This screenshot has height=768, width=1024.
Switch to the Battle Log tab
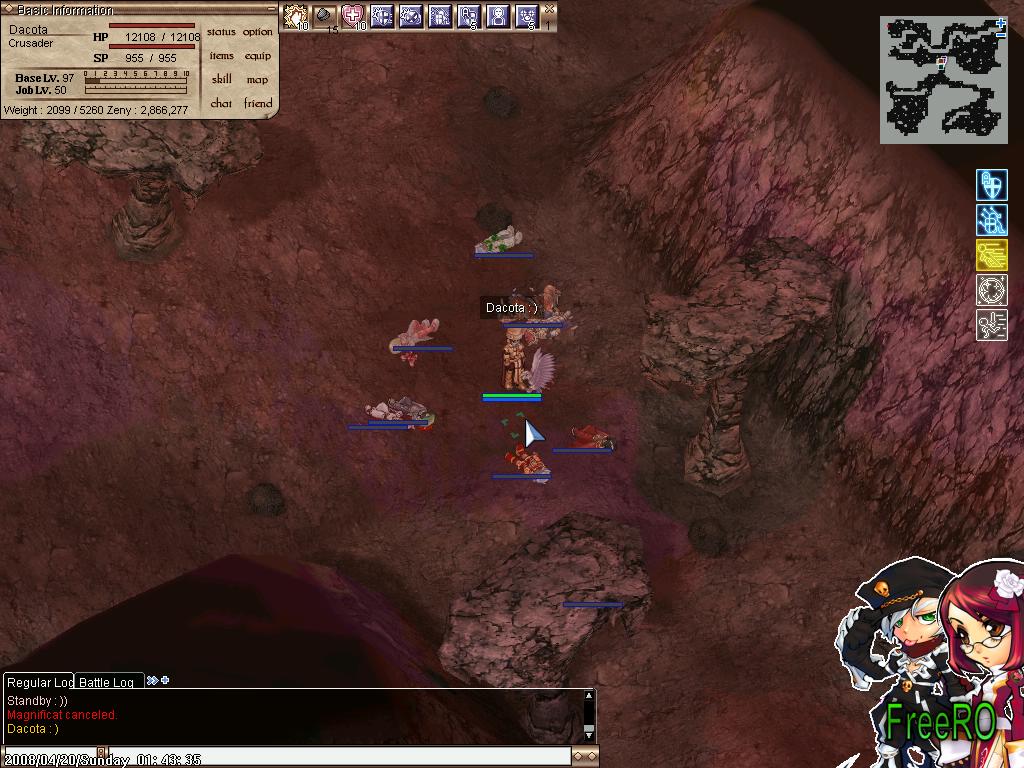coord(107,682)
